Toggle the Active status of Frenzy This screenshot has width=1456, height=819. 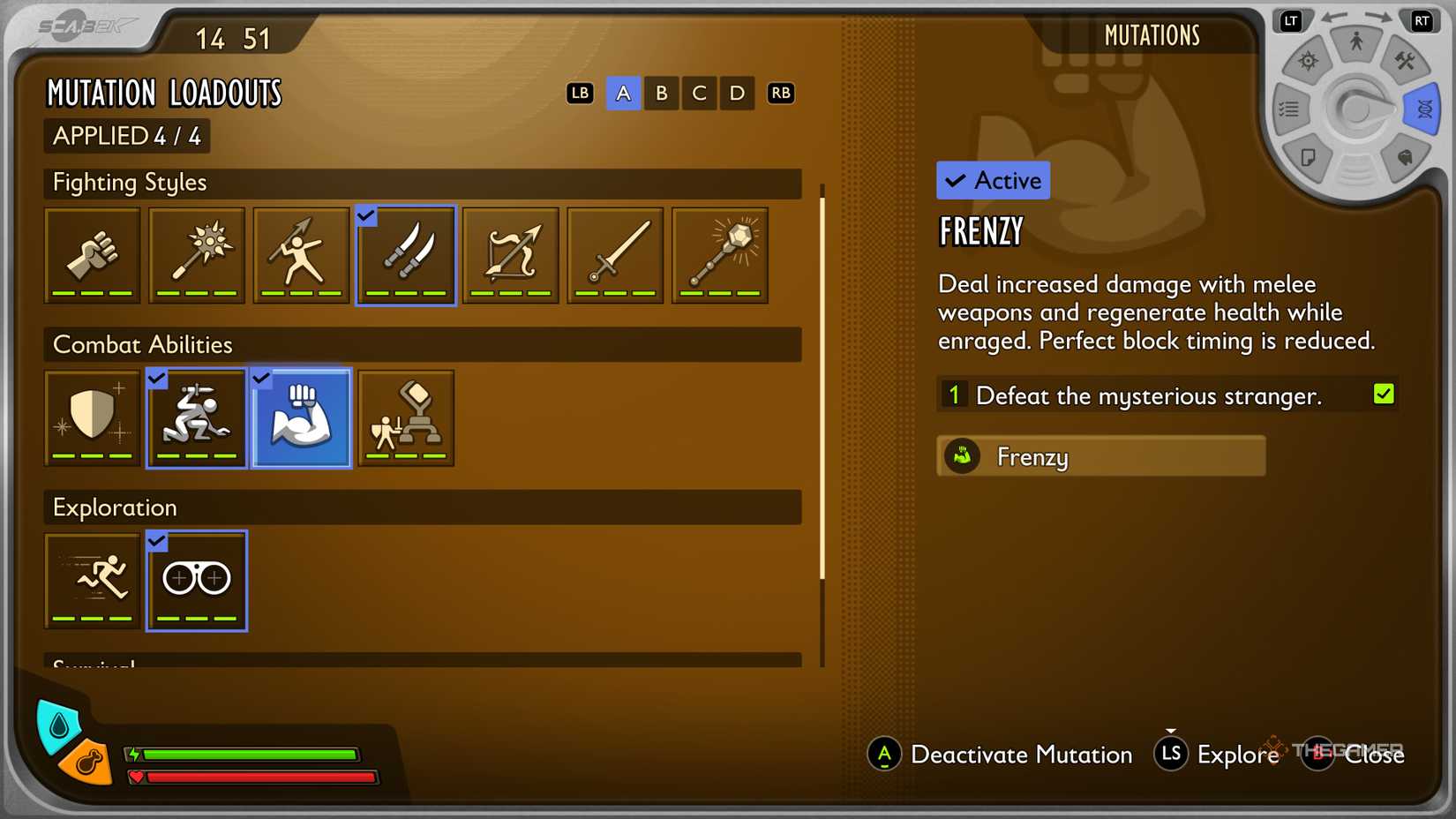(x=992, y=180)
